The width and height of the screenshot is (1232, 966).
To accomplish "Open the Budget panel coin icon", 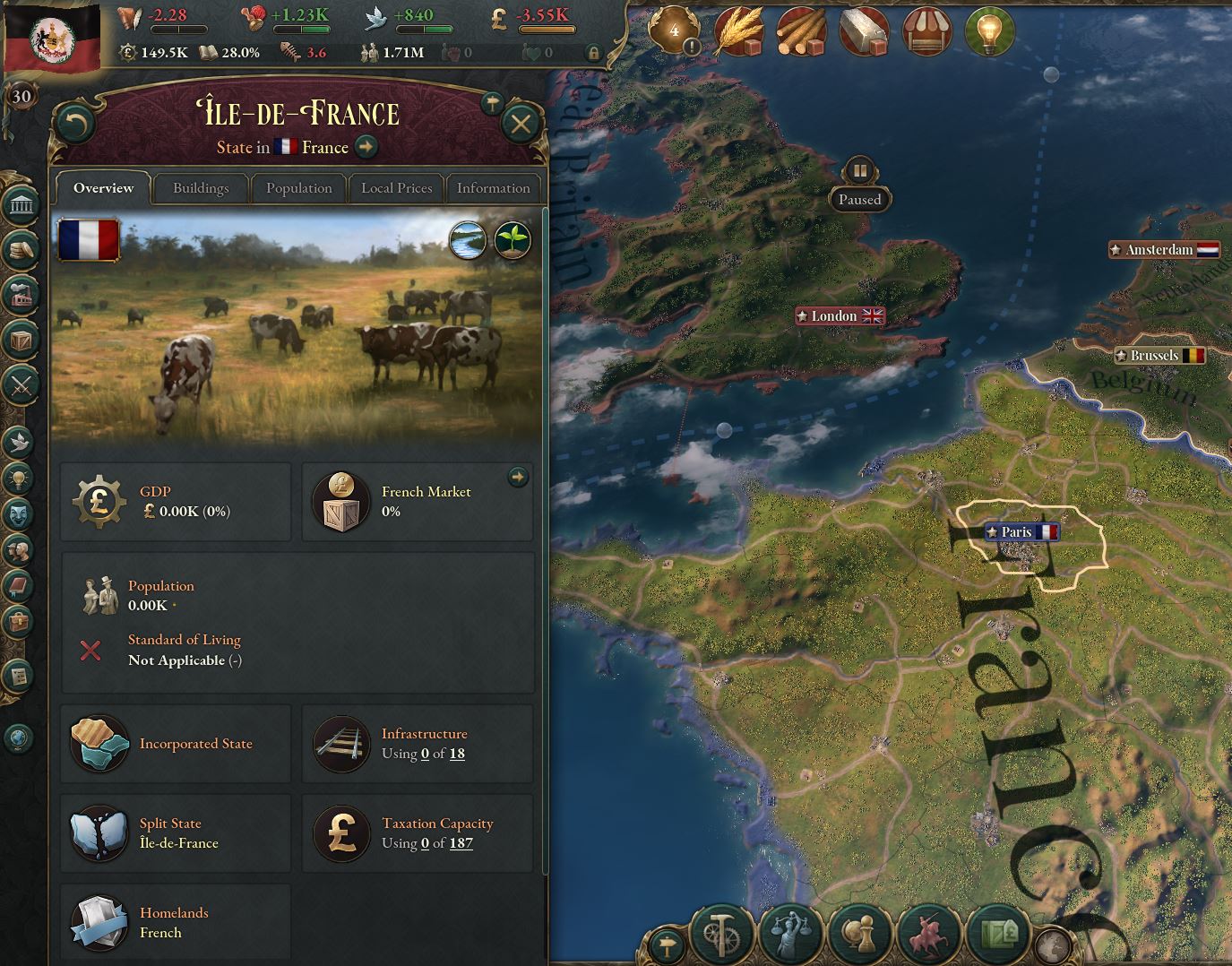I will (x=22, y=251).
